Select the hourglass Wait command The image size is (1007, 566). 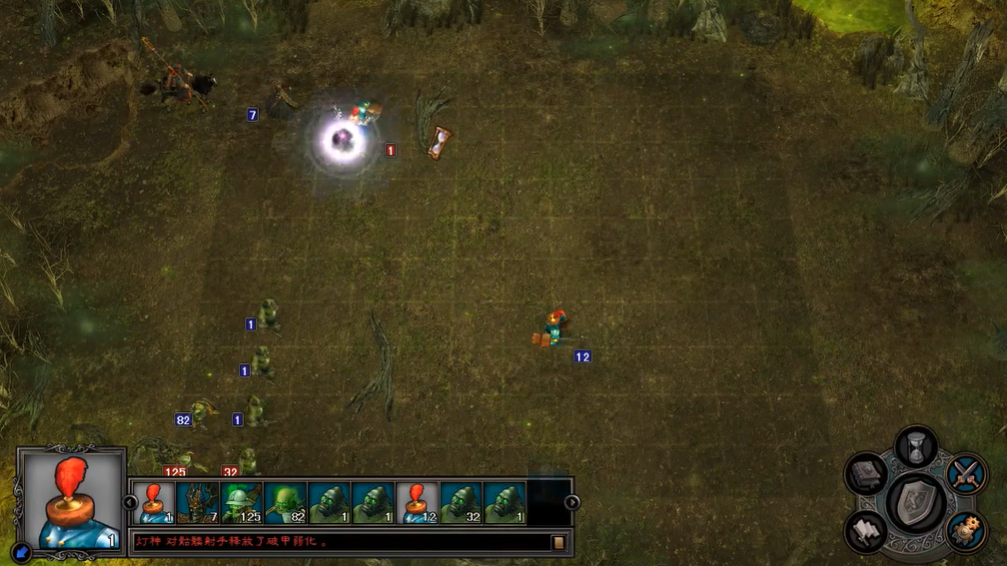coord(916,447)
